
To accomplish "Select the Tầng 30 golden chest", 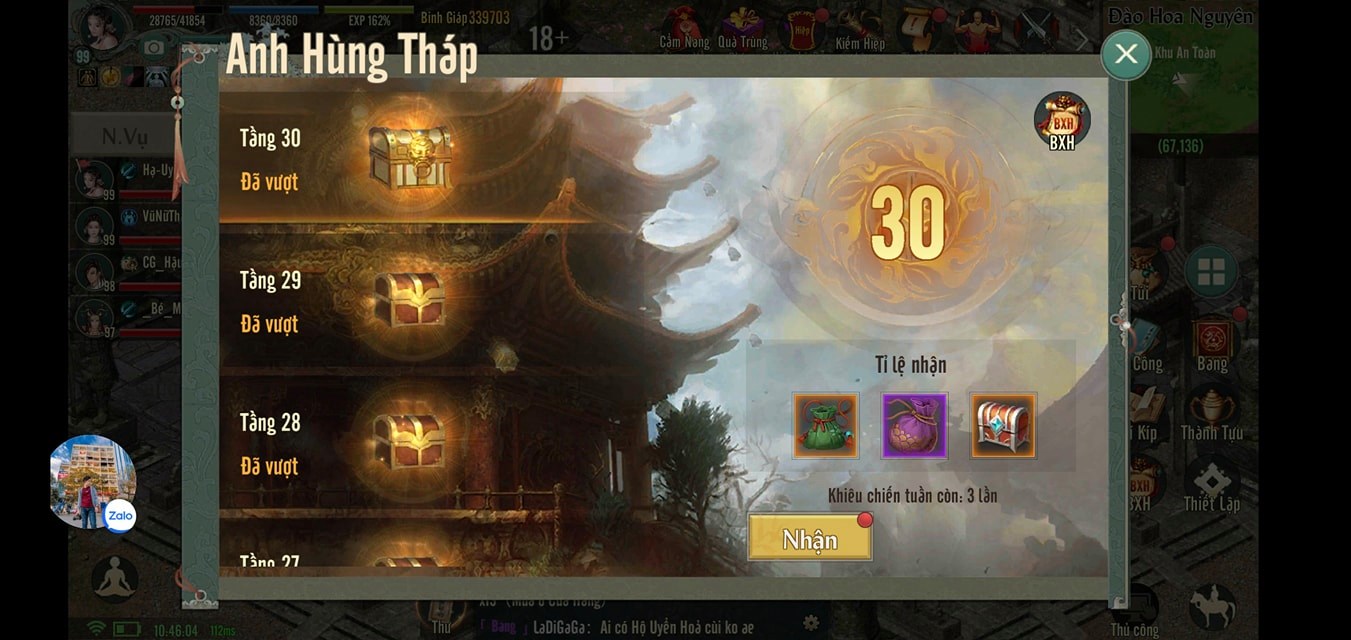I will (409, 157).
